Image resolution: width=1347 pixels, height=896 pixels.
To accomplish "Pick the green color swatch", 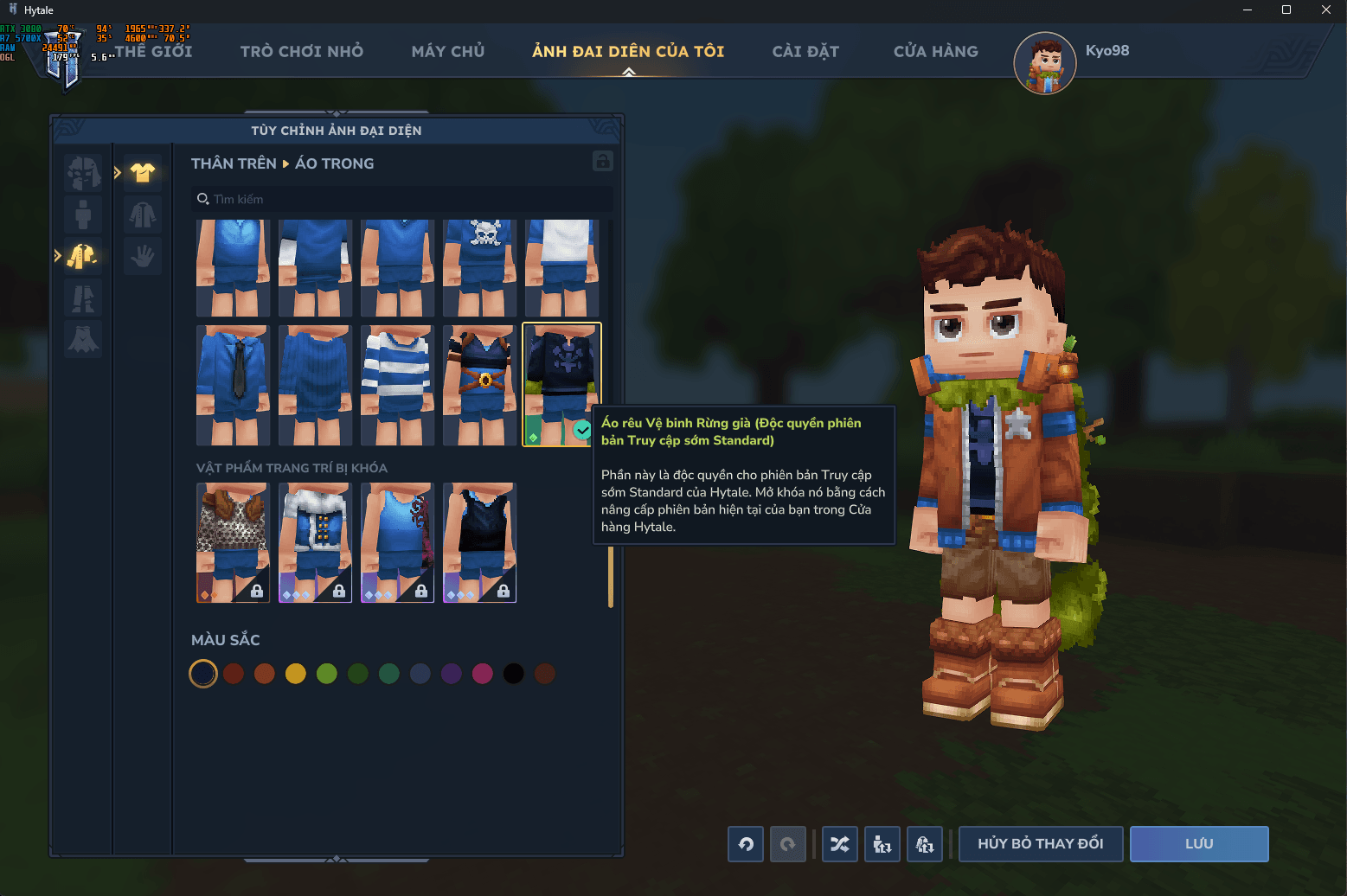I will click(326, 673).
